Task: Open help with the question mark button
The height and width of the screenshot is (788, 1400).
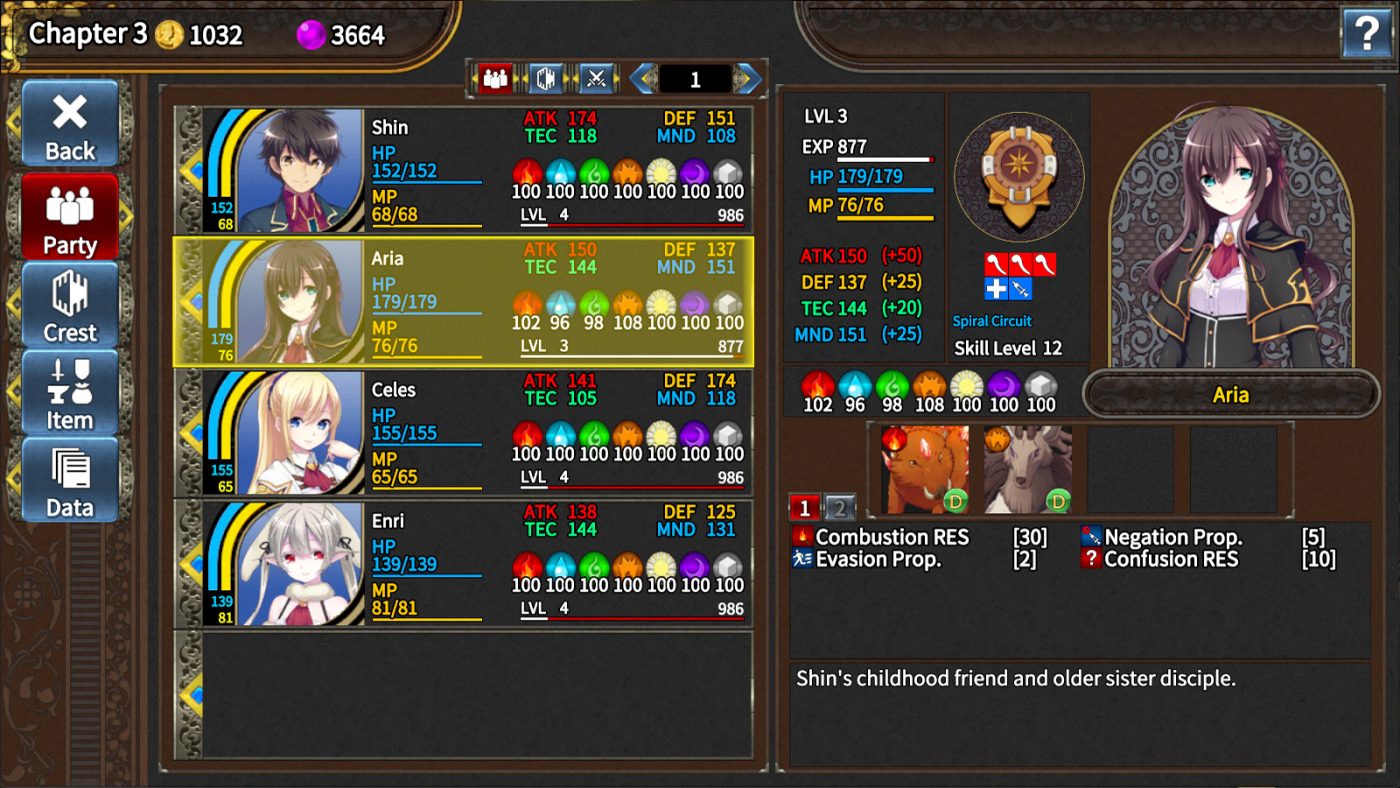Action: click(1368, 33)
